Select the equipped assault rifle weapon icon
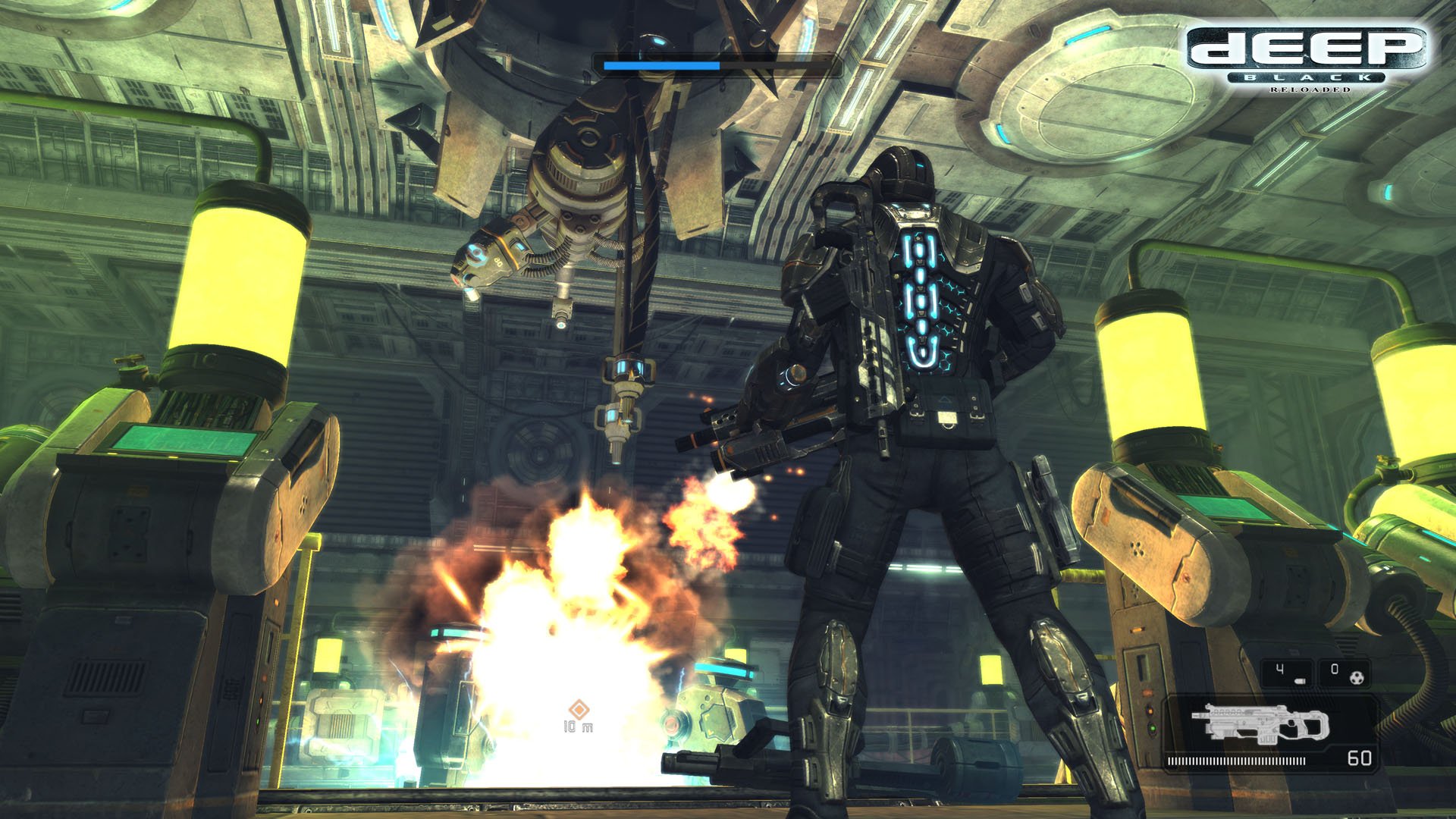Screen dimensions: 1456x819 point(1259,725)
